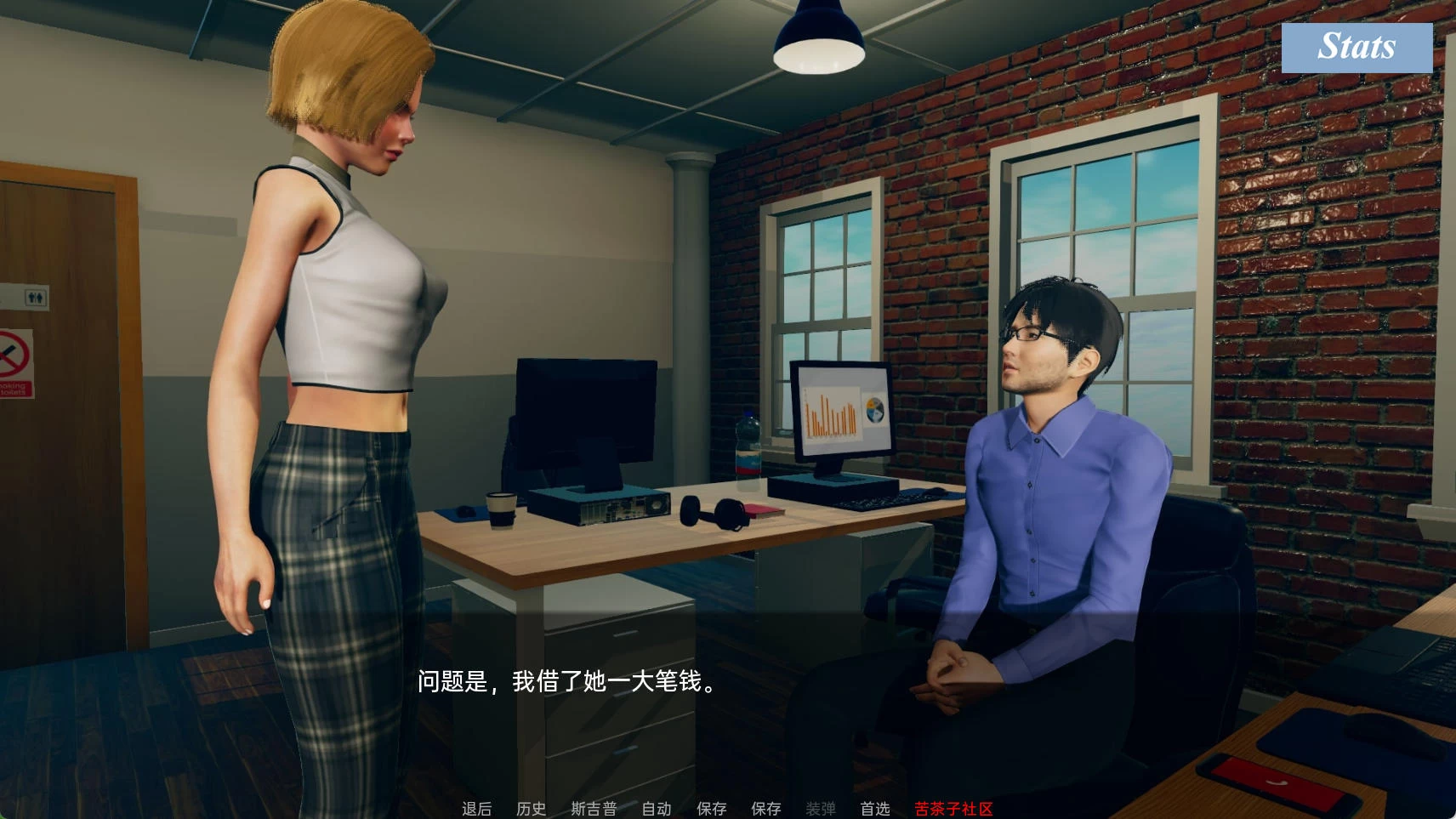
Task: Activate 斯吉普 to skip dialogue
Action: pos(594,808)
